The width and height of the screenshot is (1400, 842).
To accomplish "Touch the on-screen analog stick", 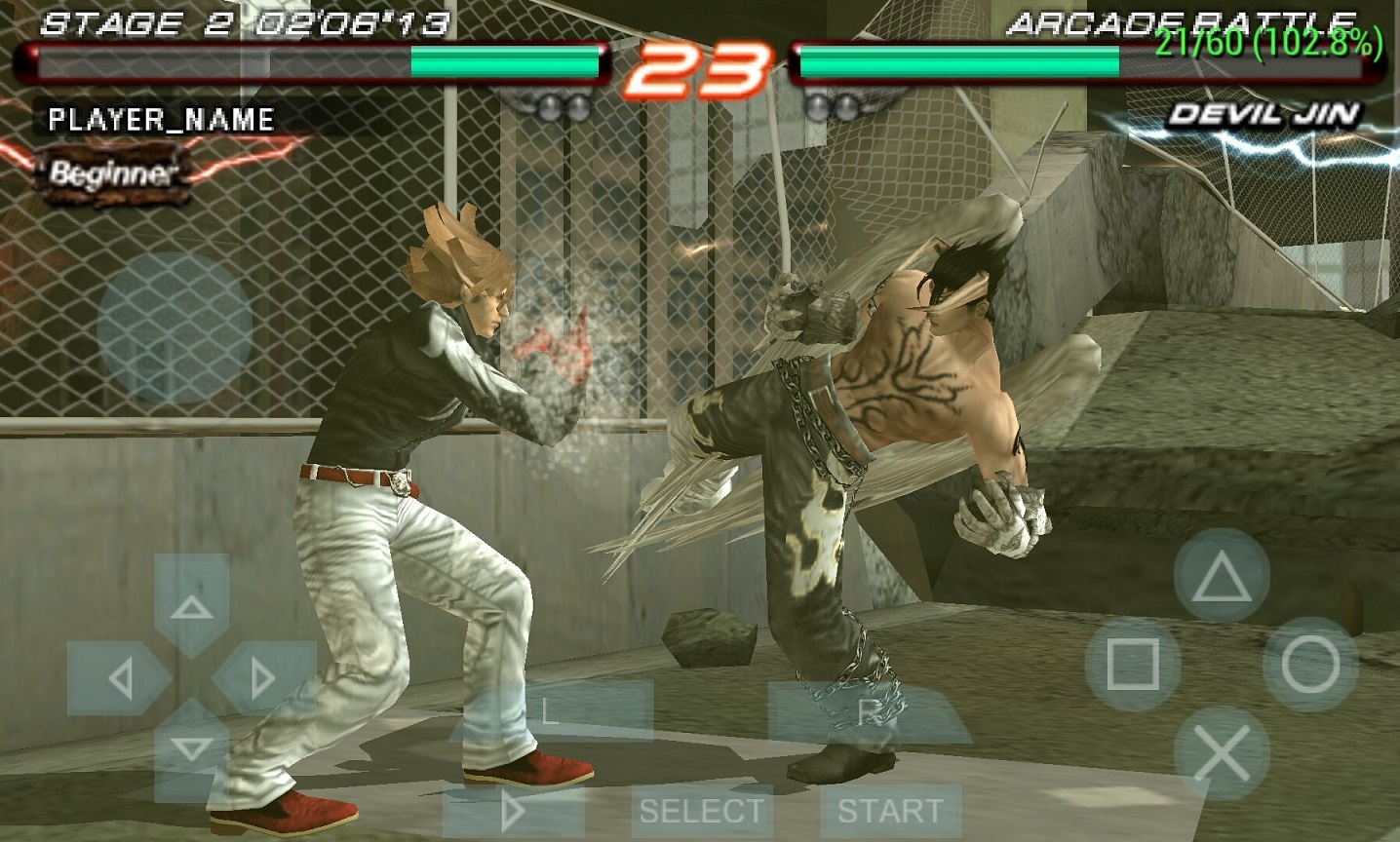I will [175, 327].
